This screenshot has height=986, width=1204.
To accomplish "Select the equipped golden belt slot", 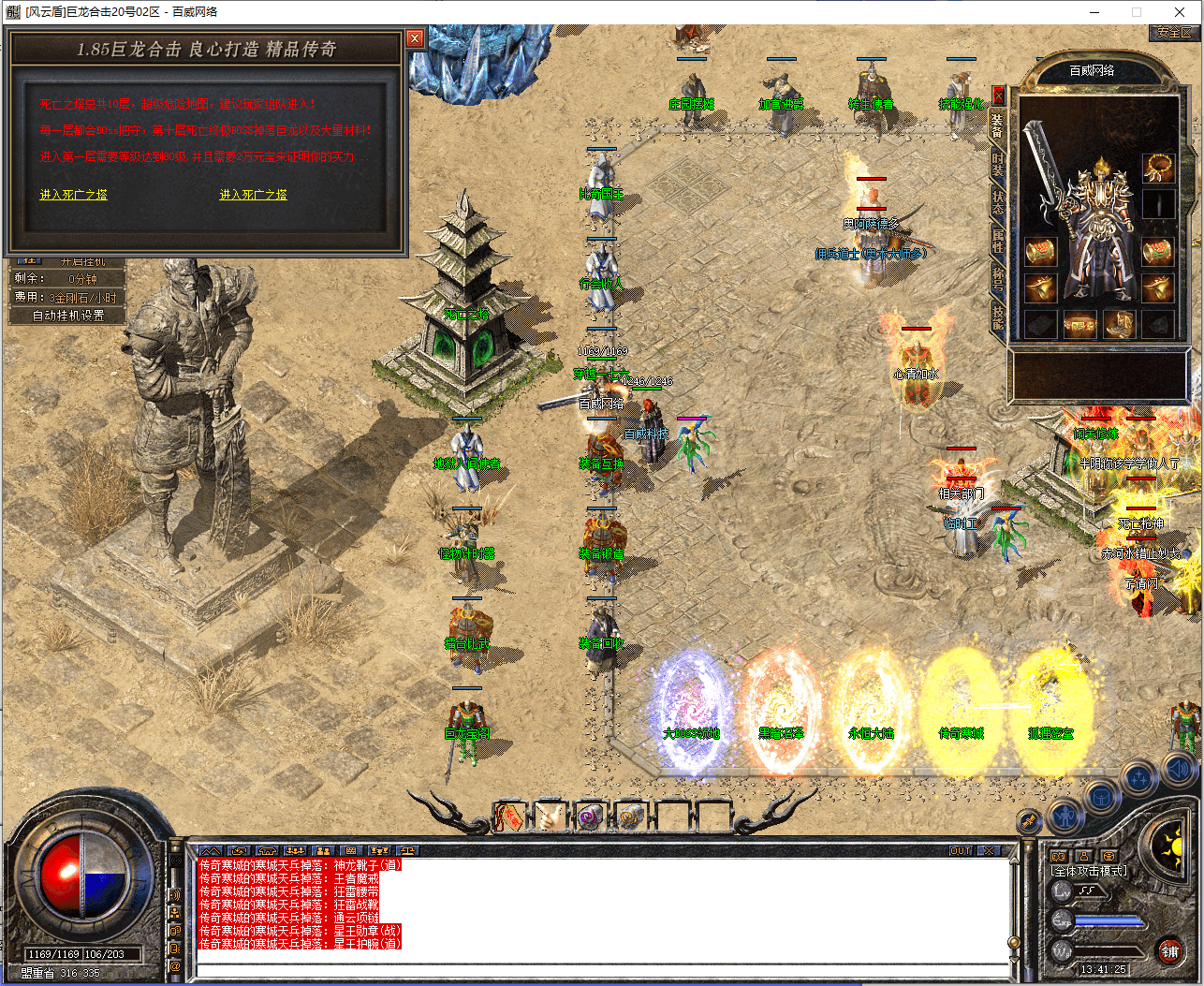I will pos(1079,325).
